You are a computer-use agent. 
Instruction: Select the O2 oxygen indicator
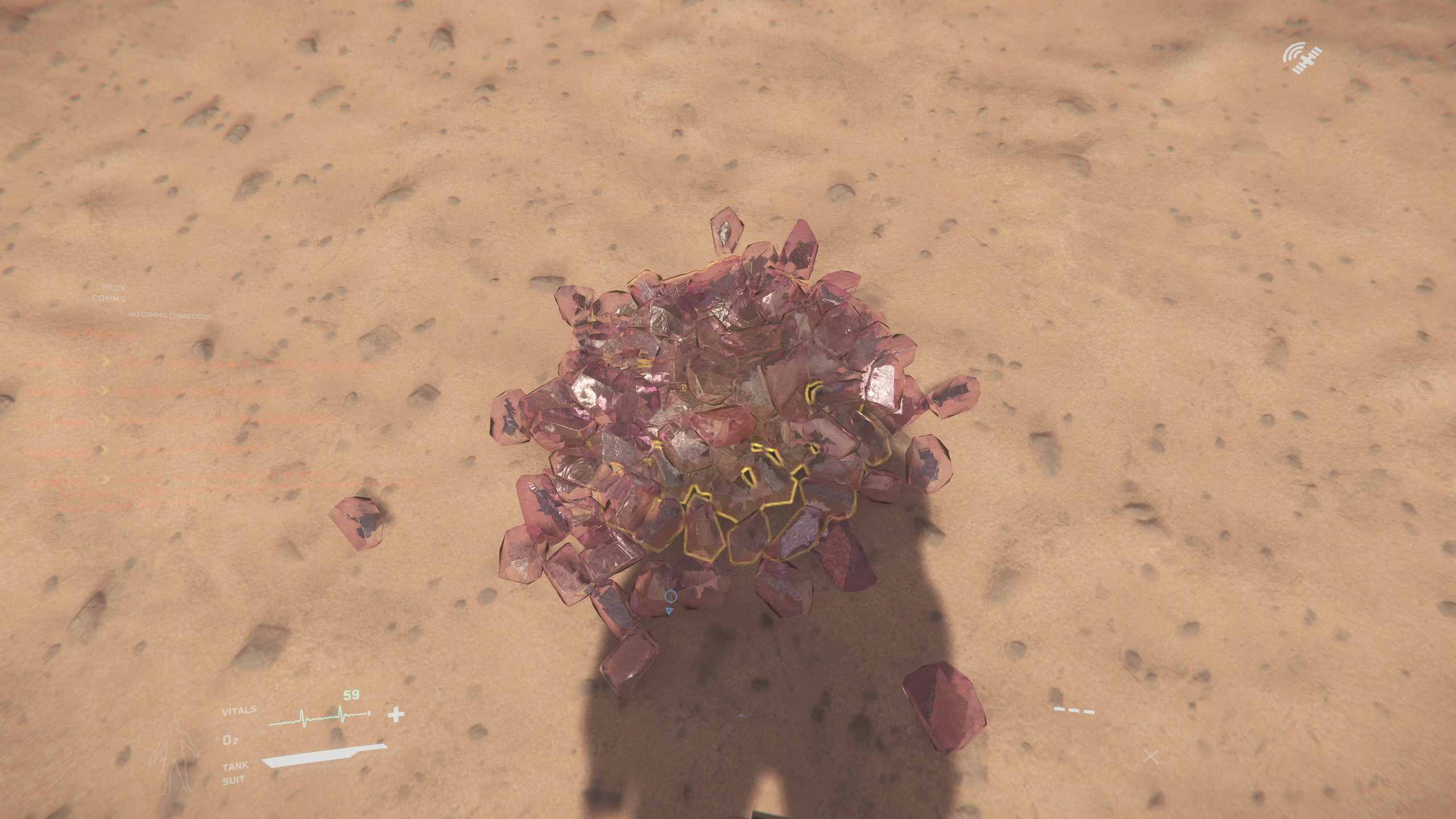point(230,741)
